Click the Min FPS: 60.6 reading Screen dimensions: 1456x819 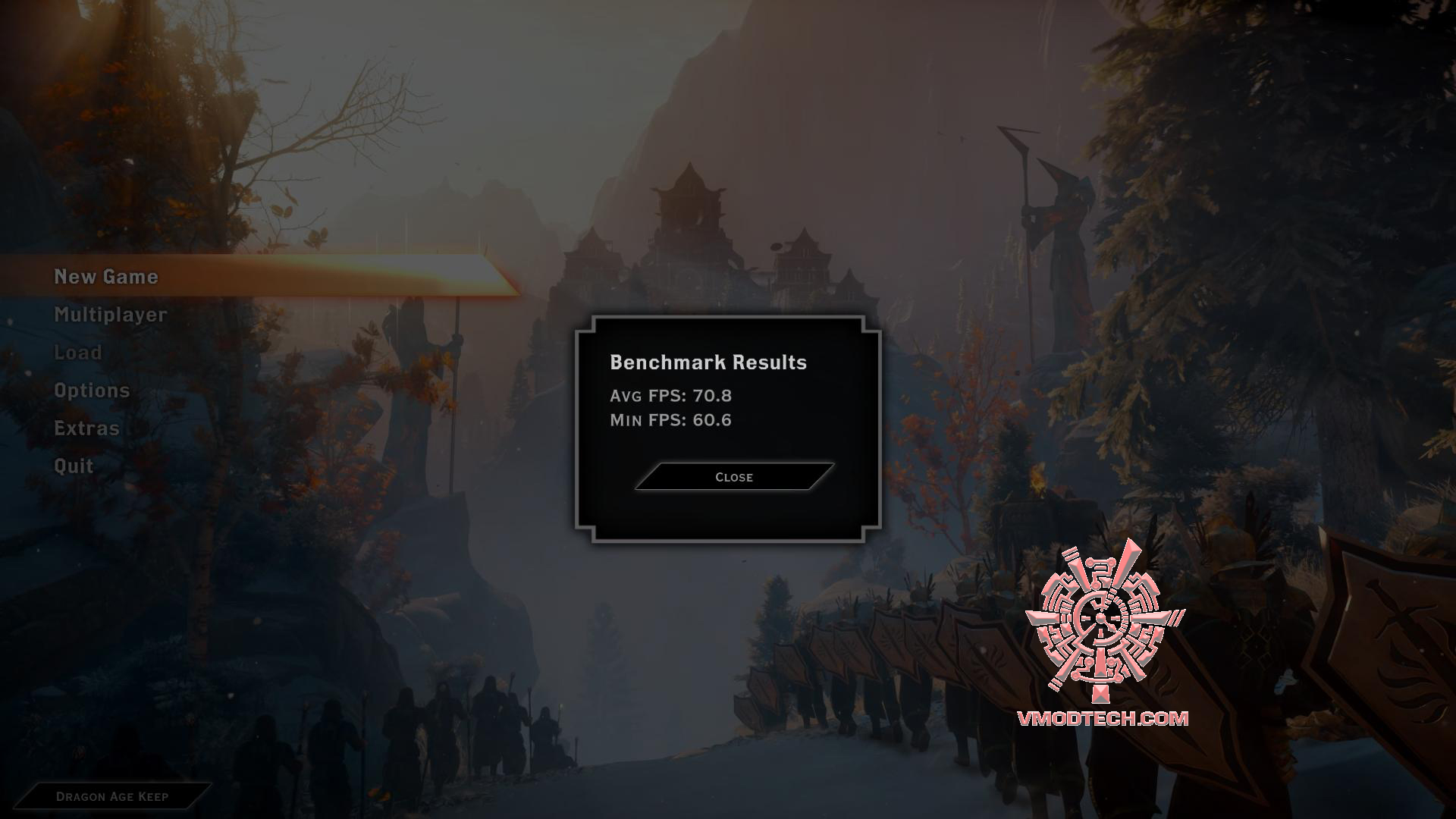coord(670,419)
